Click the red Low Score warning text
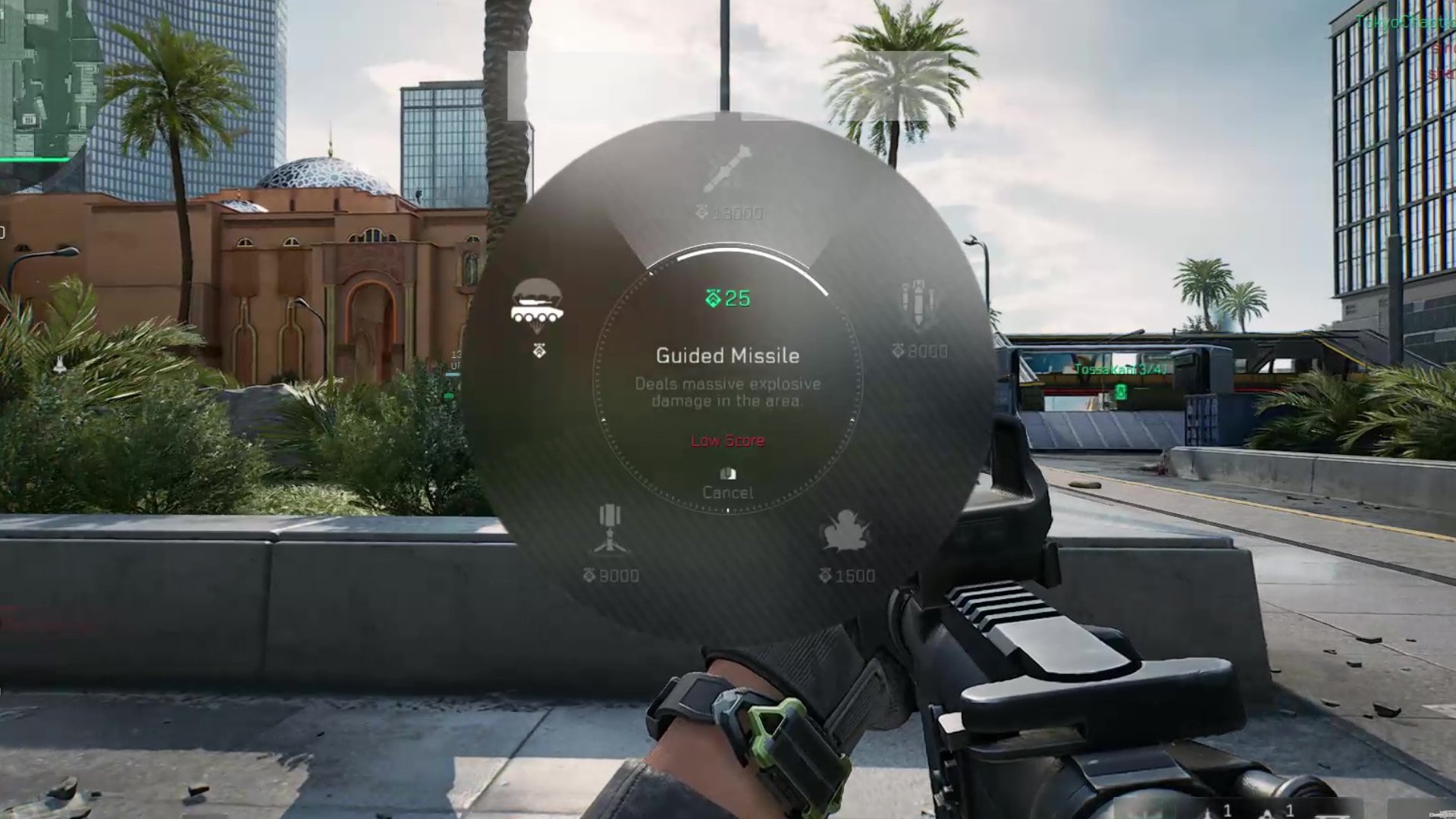1456x819 pixels. tap(727, 441)
